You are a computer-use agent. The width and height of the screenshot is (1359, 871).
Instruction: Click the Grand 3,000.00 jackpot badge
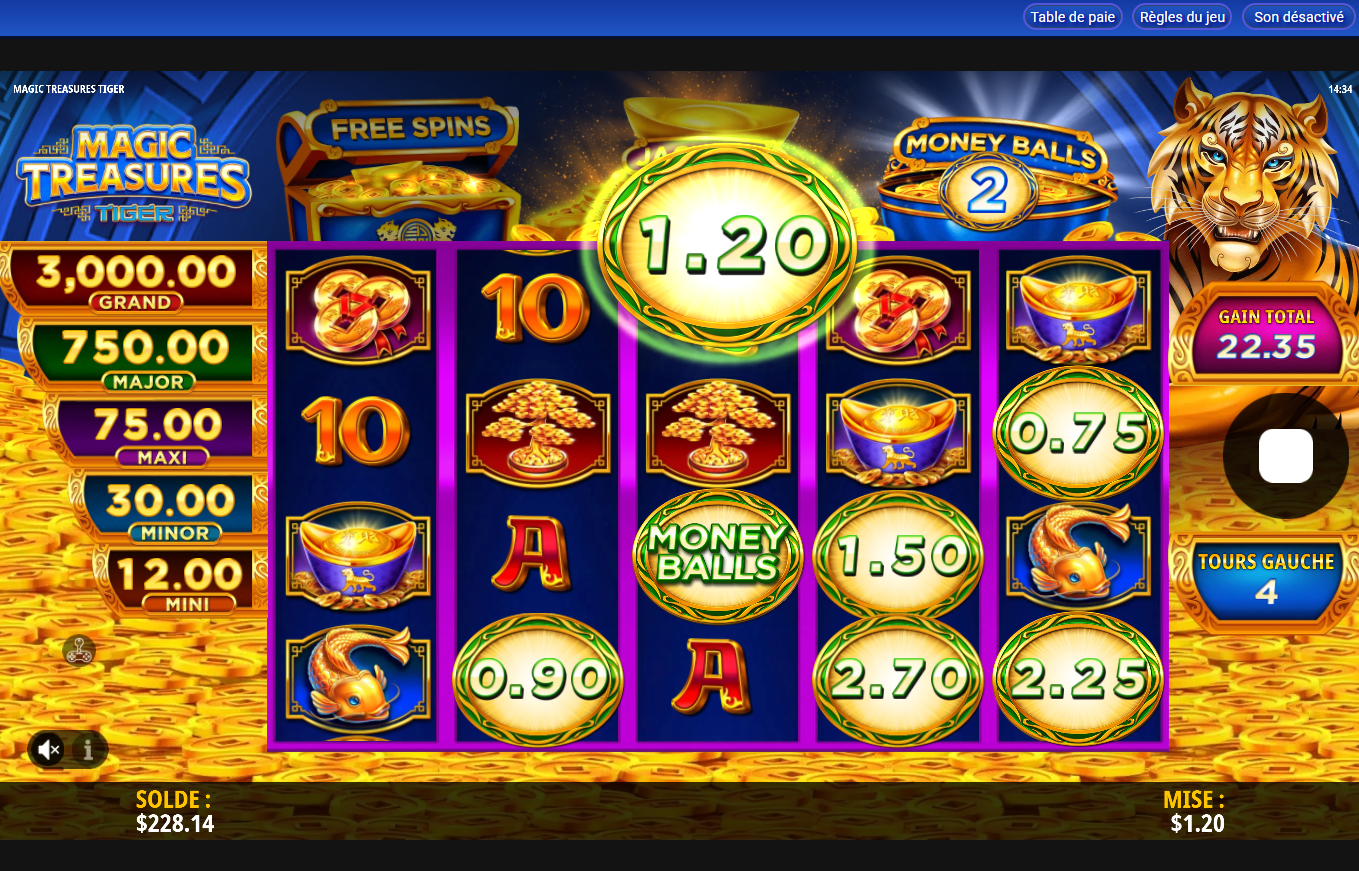(x=131, y=277)
